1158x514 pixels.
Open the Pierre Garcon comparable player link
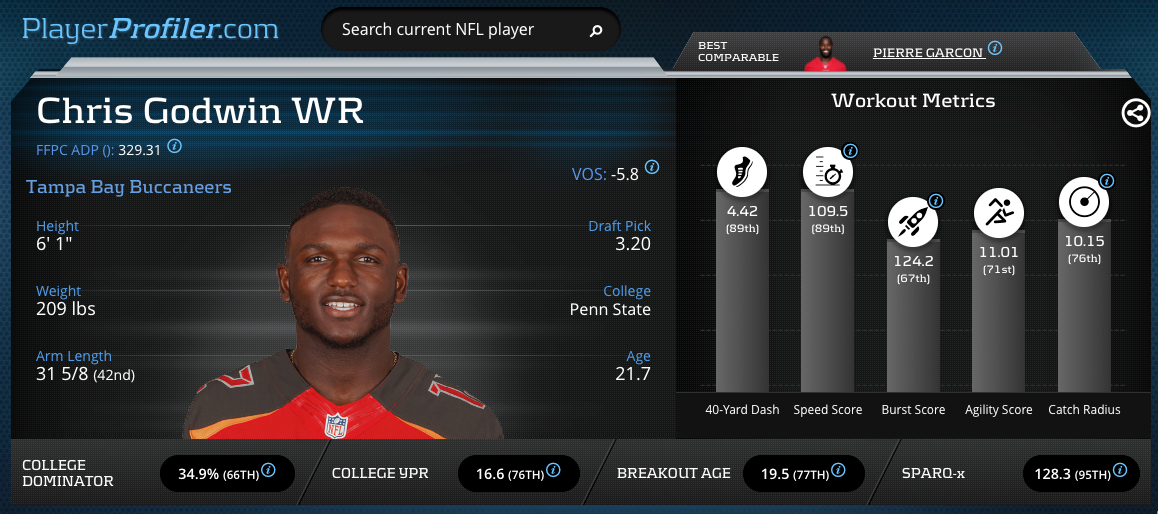[x=927, y=51]
